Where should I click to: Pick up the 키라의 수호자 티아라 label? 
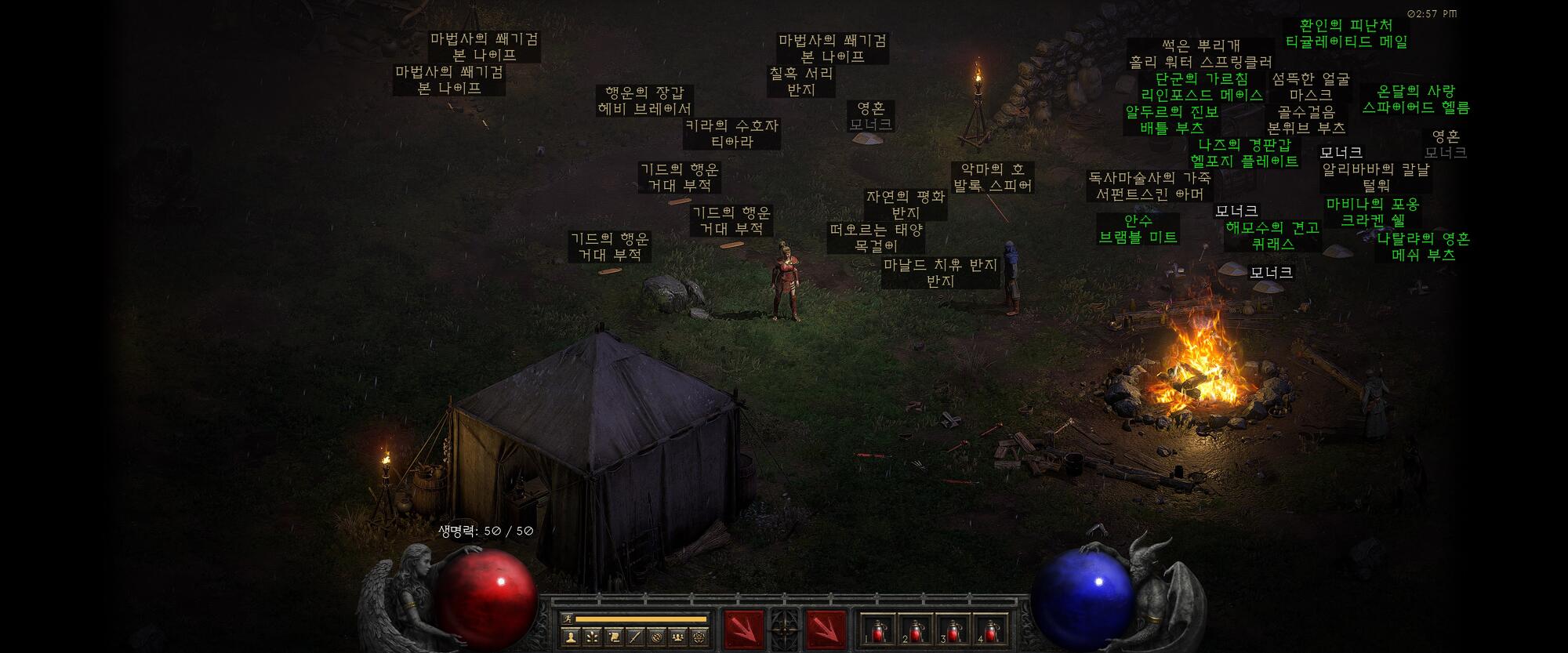(x=731, y=134)
